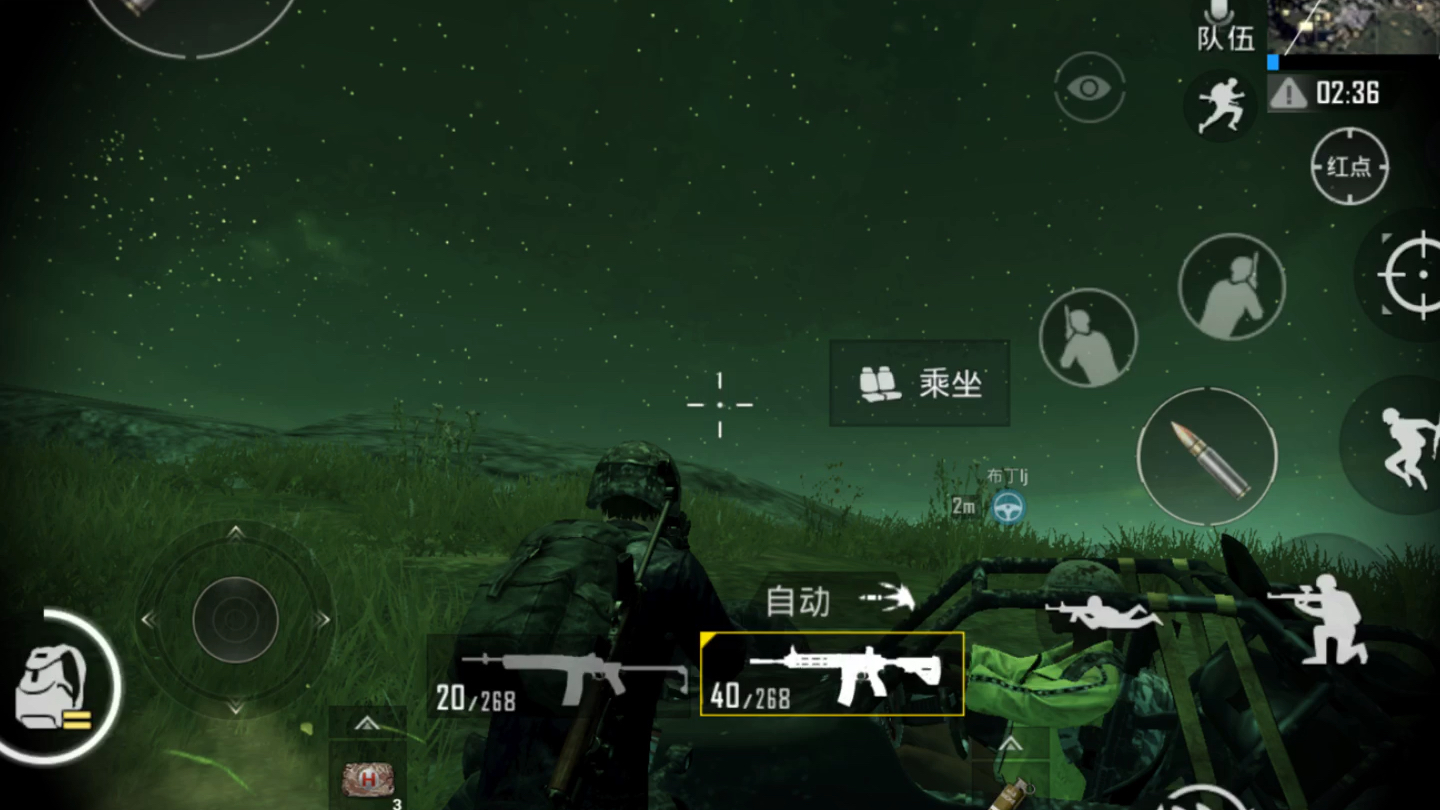This screenshot has width=1440, height=810.
Task: Activate the sprint running-figure icon
Action: [1221, 104]
